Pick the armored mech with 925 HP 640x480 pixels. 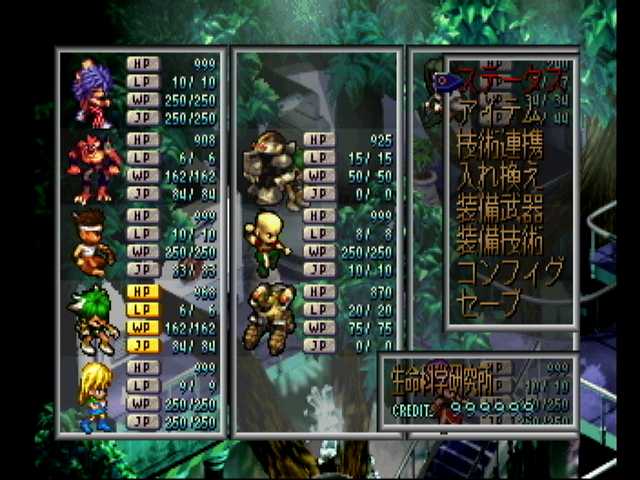pyautogui.click(x=272, y=167)
